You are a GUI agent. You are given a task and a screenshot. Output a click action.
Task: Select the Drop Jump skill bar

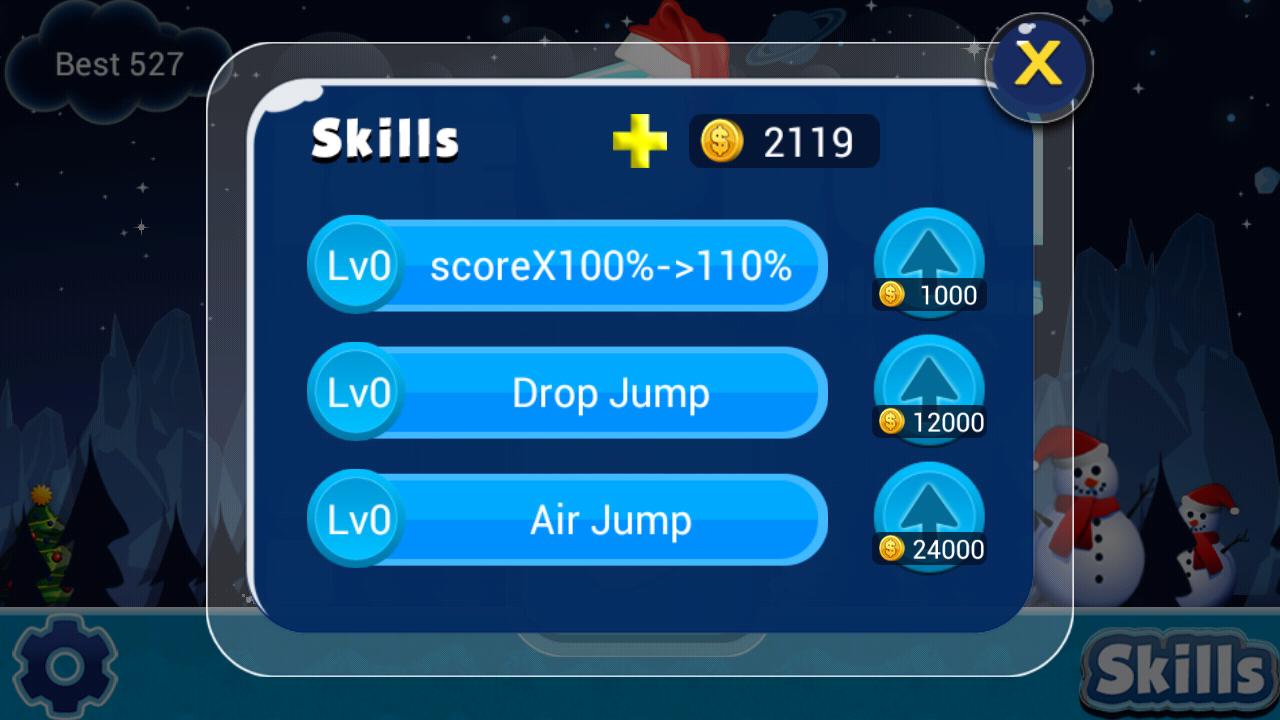pyautogui.click(x=610, y=393)
